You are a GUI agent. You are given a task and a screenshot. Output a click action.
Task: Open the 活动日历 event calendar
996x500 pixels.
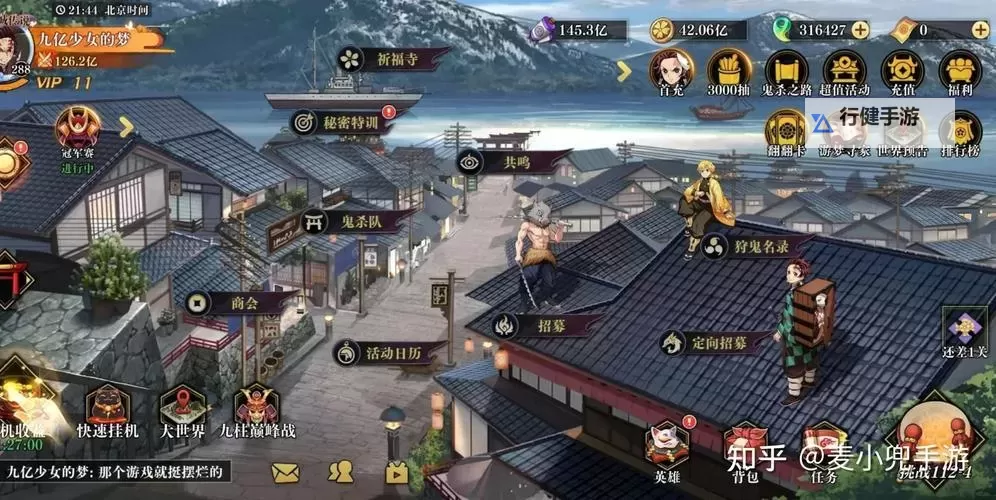384,352
